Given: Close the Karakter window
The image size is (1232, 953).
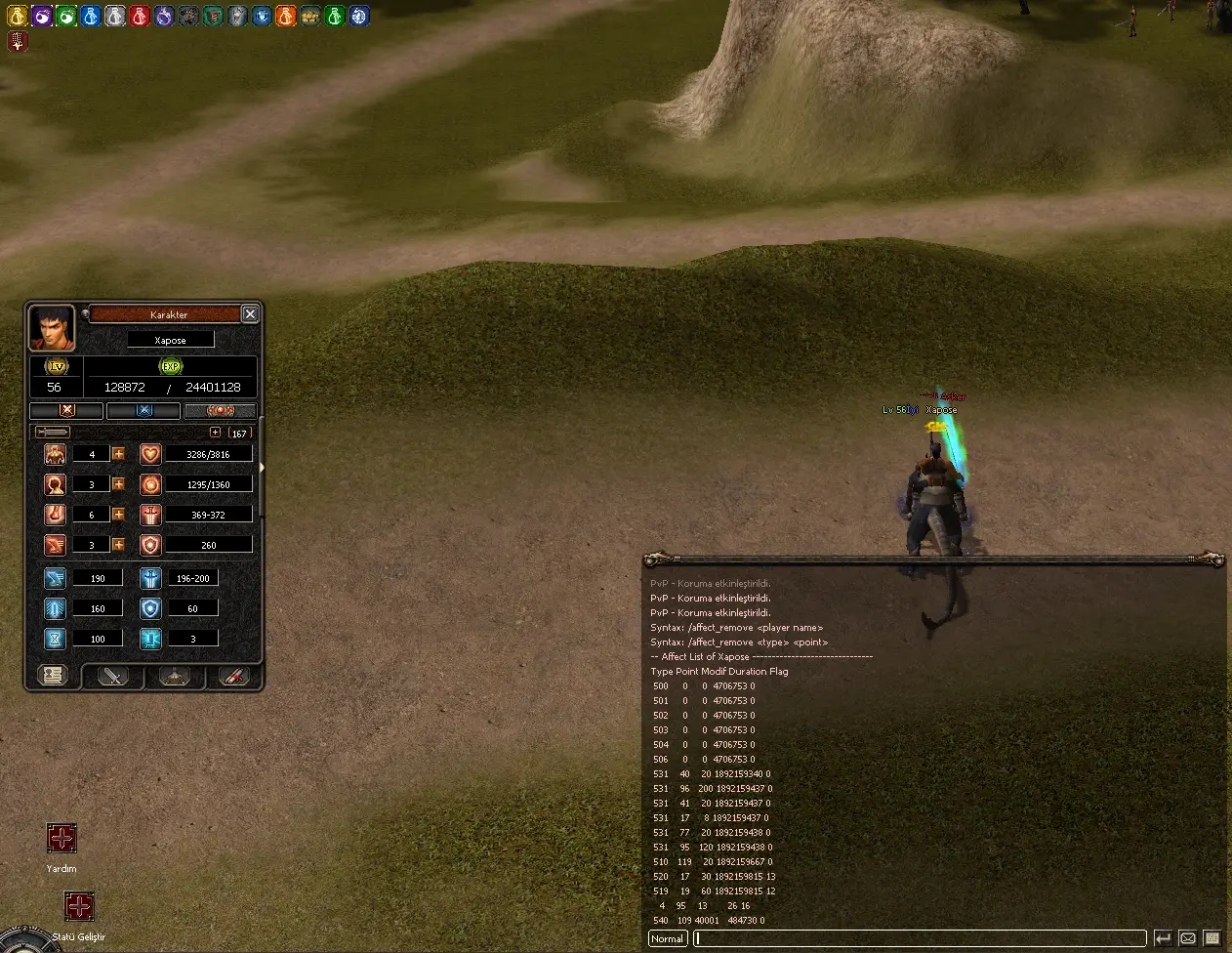Looking at the screenshot, I should click(x=250, y=313).
